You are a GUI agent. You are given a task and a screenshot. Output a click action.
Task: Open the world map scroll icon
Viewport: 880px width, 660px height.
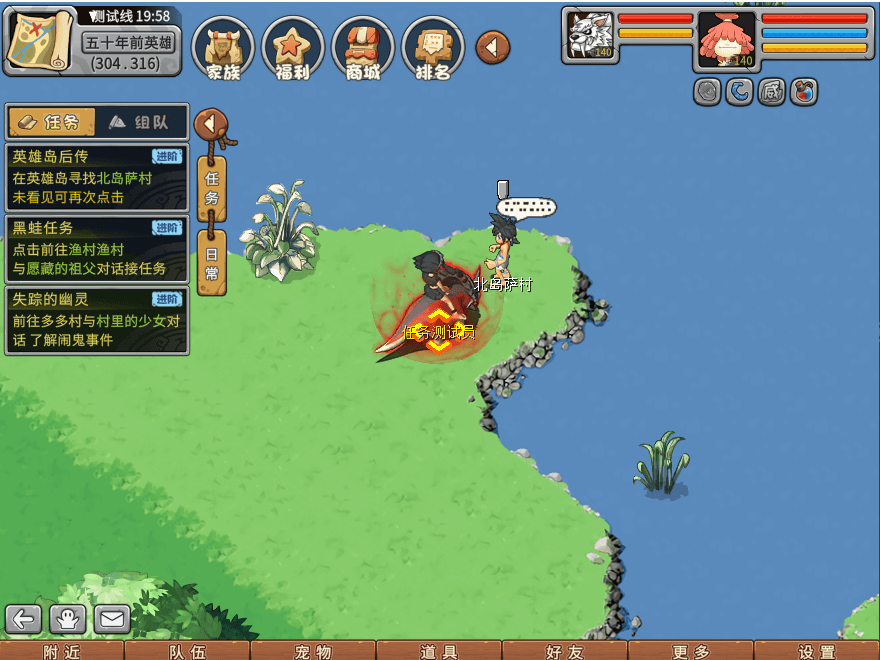[41, 40]
